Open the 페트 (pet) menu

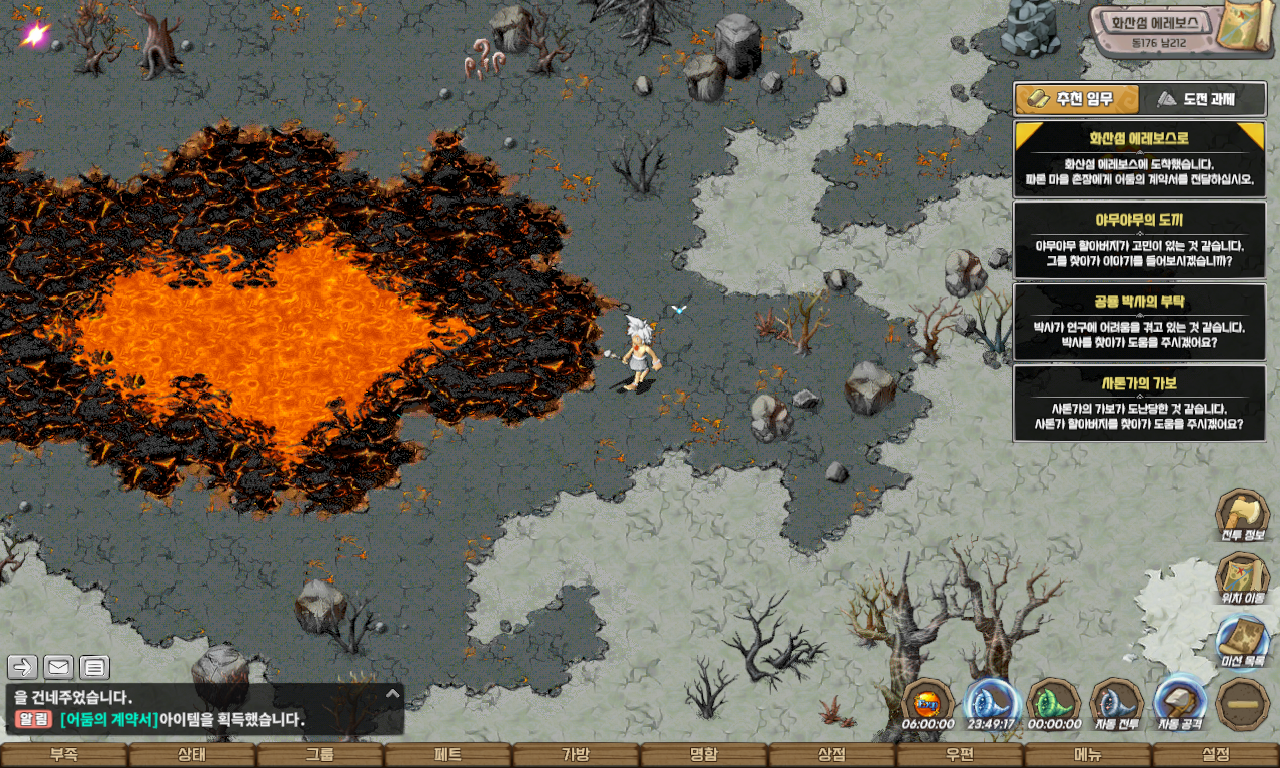click(x=448, y=755)
